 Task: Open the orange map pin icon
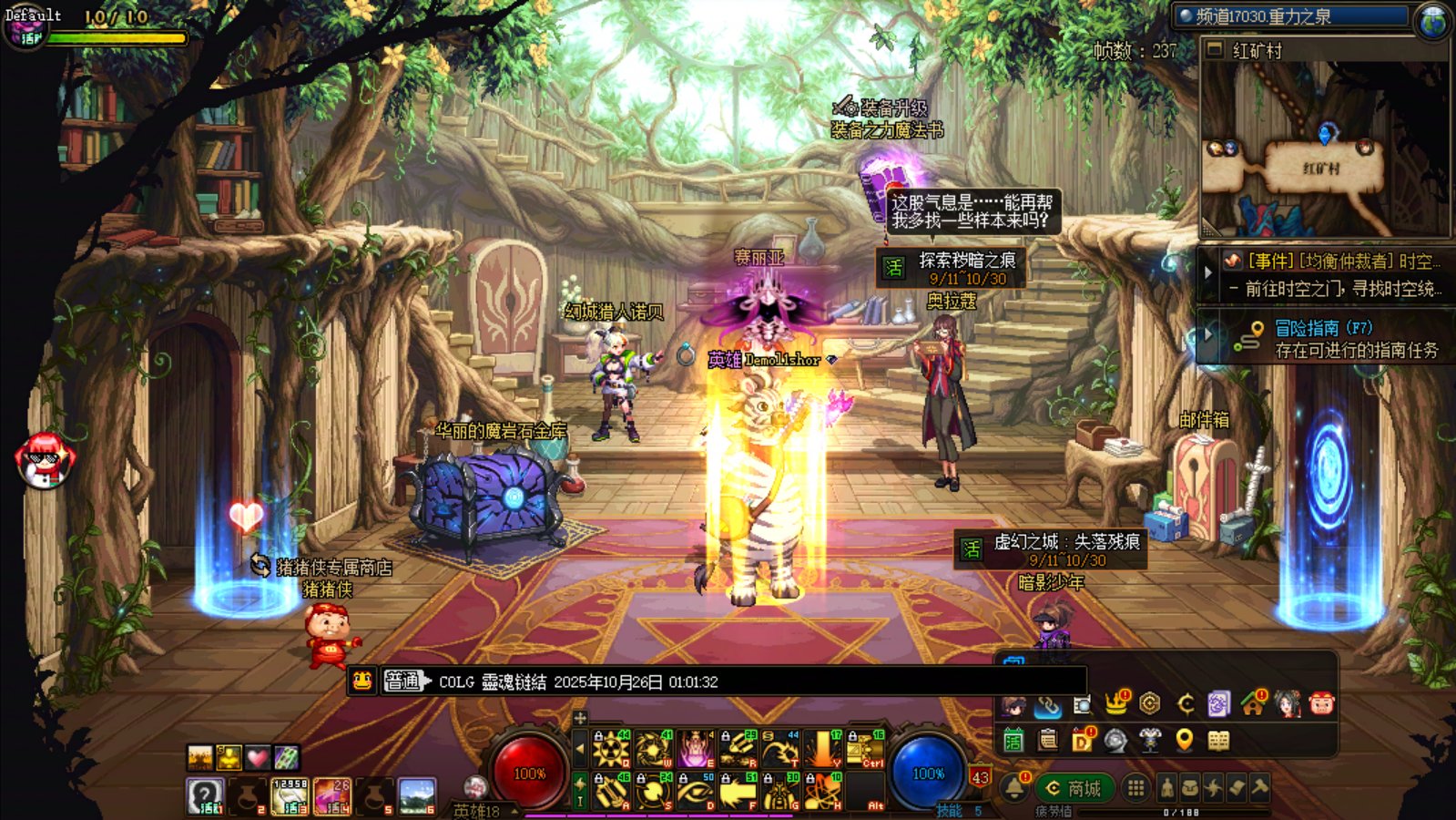point(1184,741)
